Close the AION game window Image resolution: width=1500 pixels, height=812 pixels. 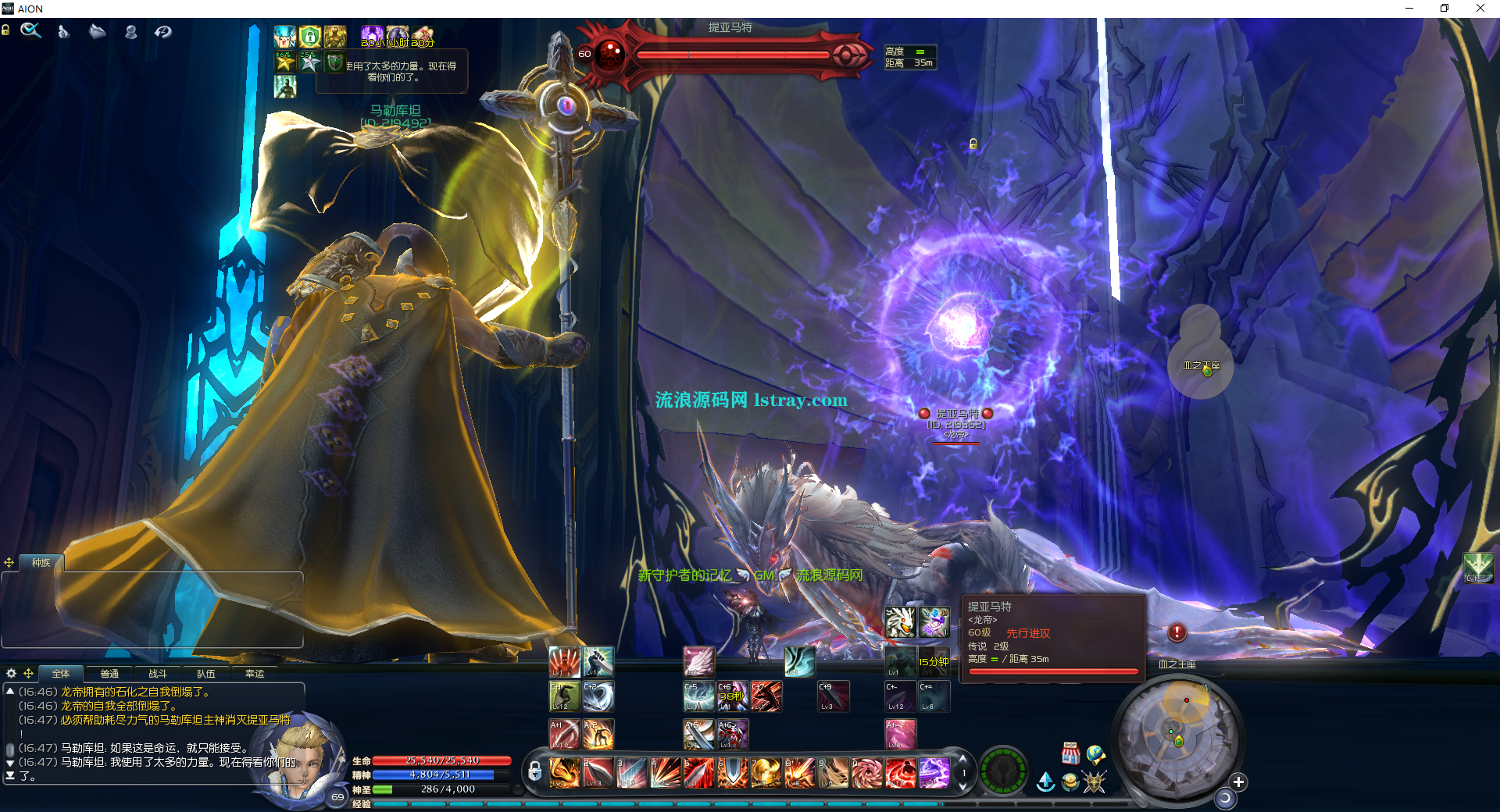click(1480, 9)
